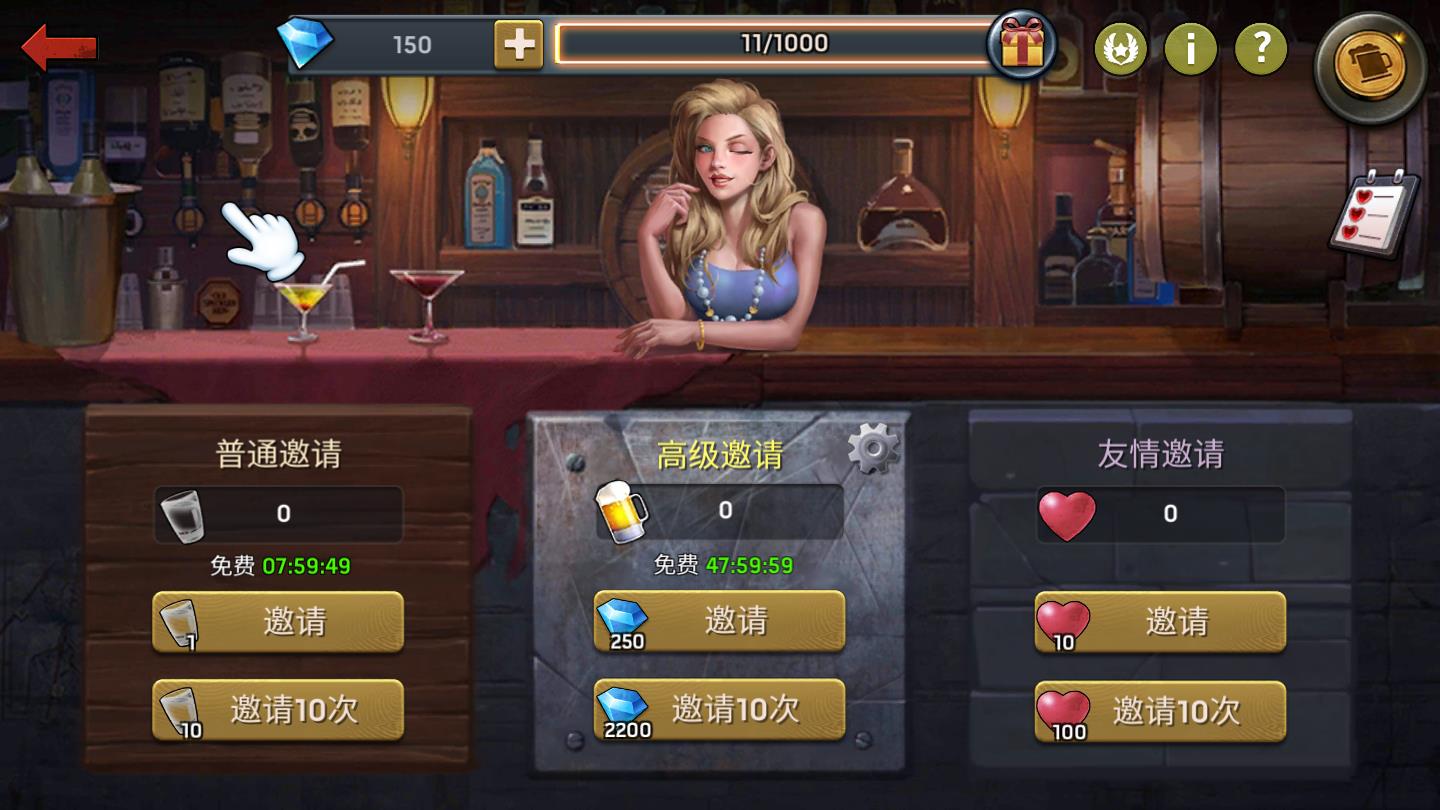Click the red back arrow
Image resolution: width=1440 pixels, height=810 pixels.
click(60, 42)
